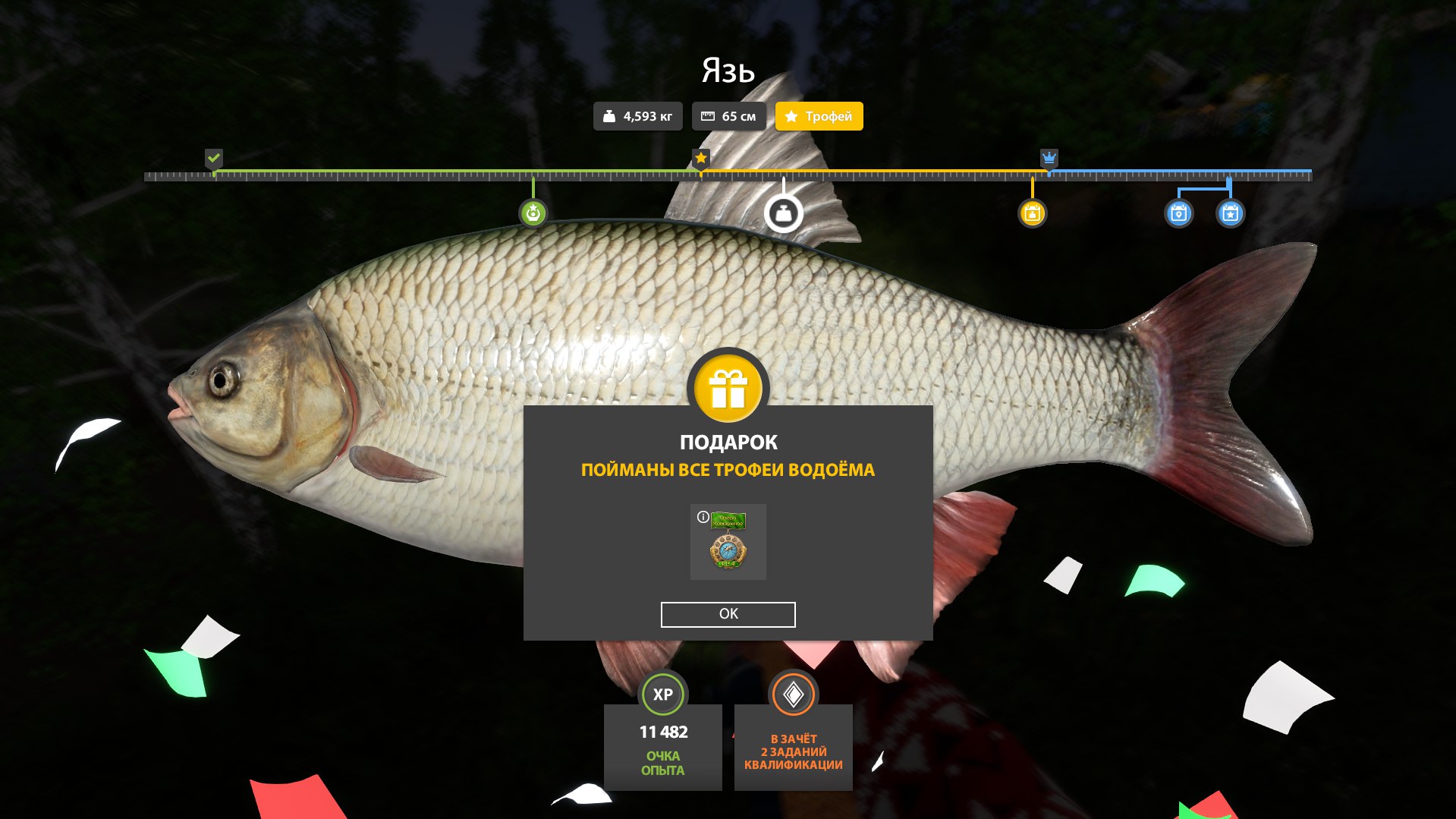Screen dimensions: 1456x819
Task: Select the gift medal reward thumbnail
Action: pyautogui.click(x=728, y=543)
